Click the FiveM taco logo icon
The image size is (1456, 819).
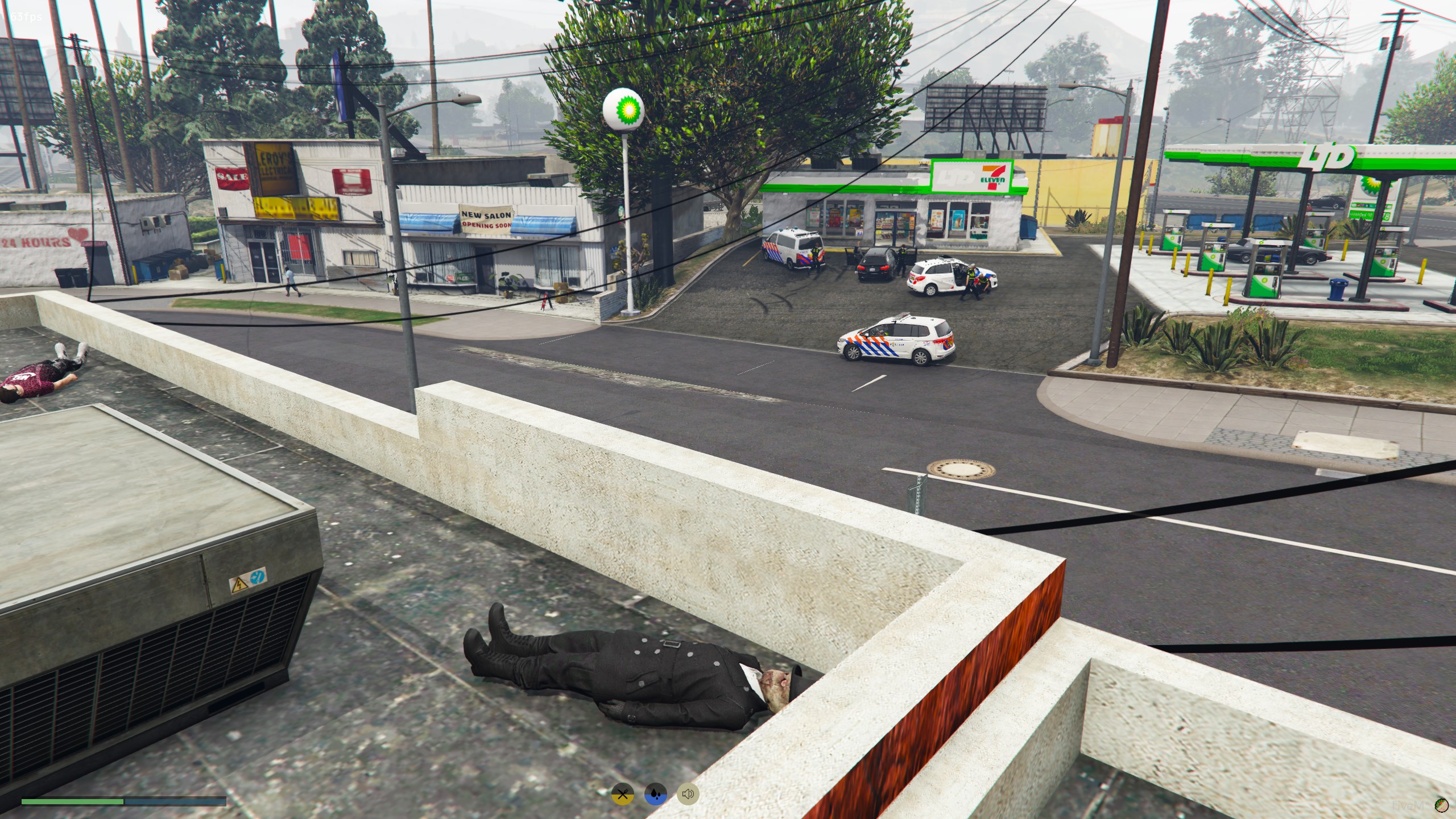1441,804
